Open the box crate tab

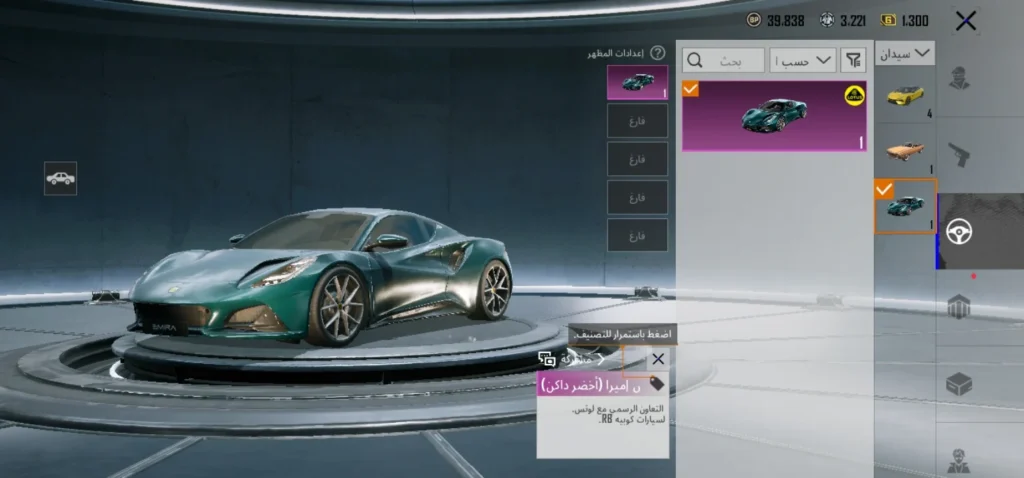pyautogui.click(x=960, y=383)
